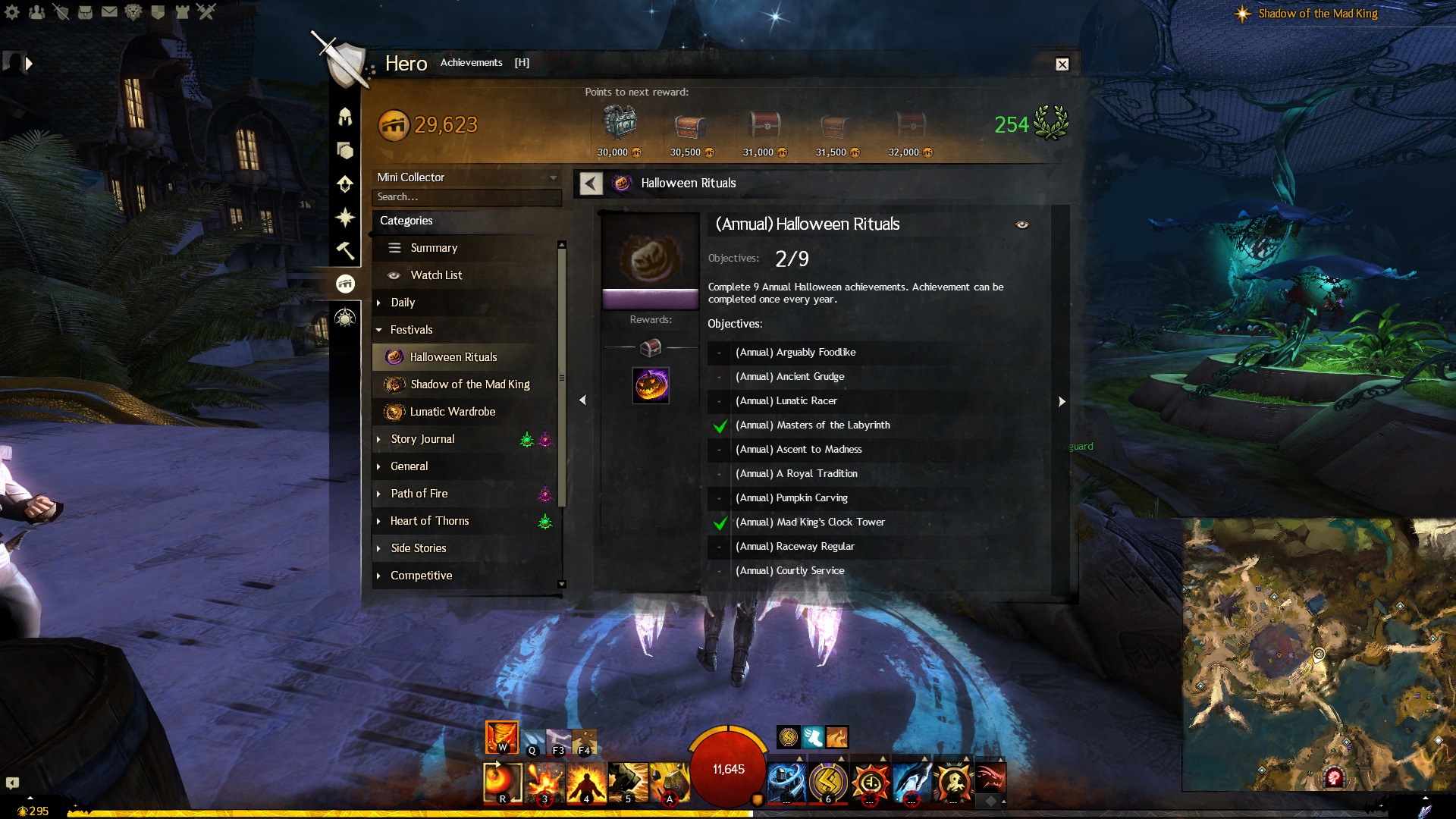Viewport: 1456px width, 819px height.
Task: Select Shadow of the Mad King achievements
Action: (469, 384)
